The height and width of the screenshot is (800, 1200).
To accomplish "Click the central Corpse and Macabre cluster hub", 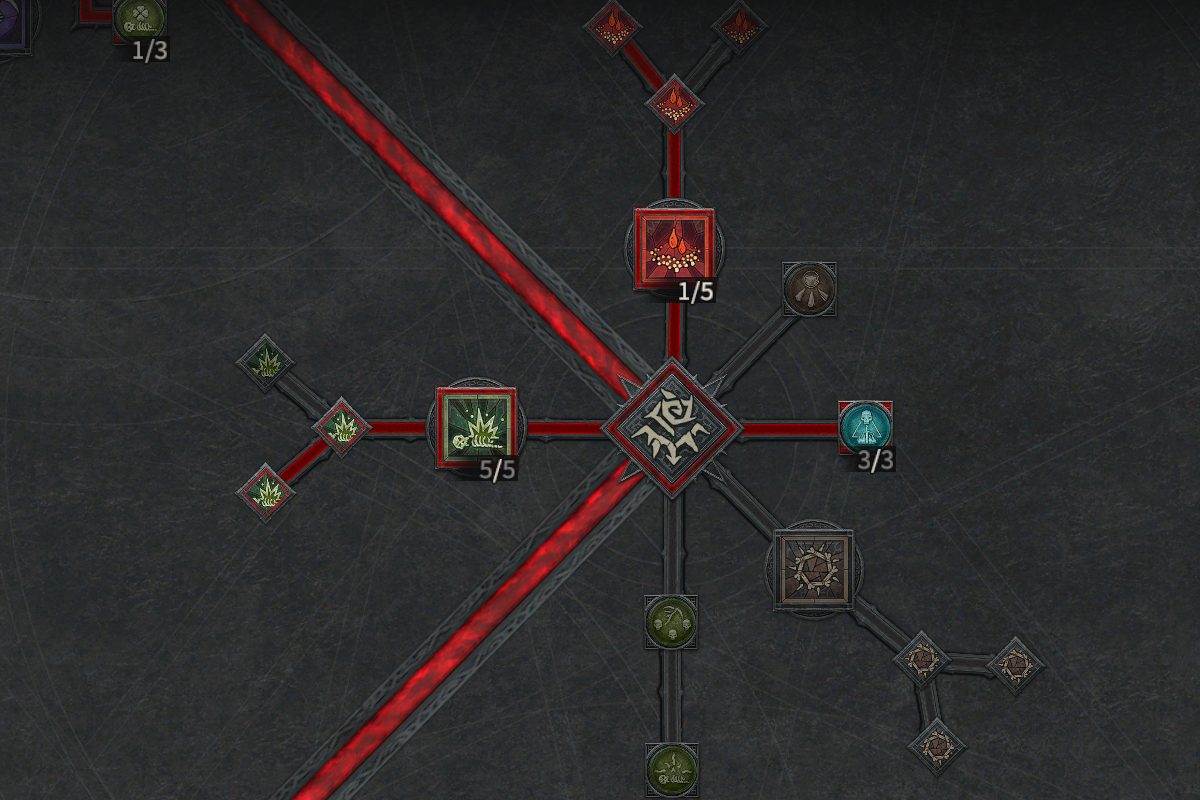I will [x=673, y=428].
